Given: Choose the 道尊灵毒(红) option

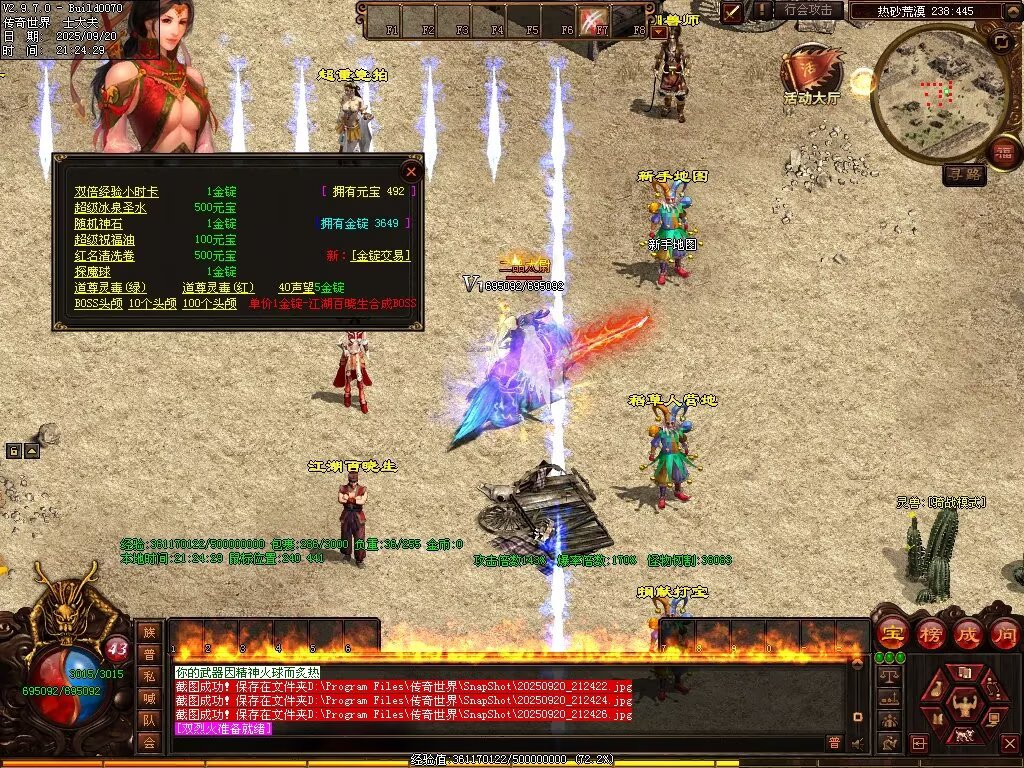Looking at the screenshot, I should pos(217,288).
